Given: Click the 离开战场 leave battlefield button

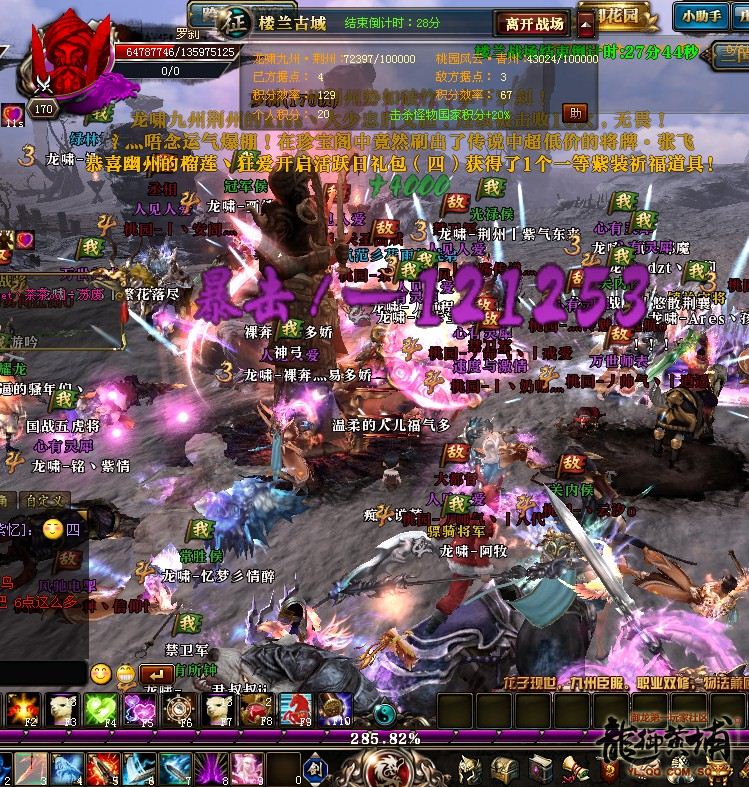Looking at the screenshot, I should pos(534,24).
